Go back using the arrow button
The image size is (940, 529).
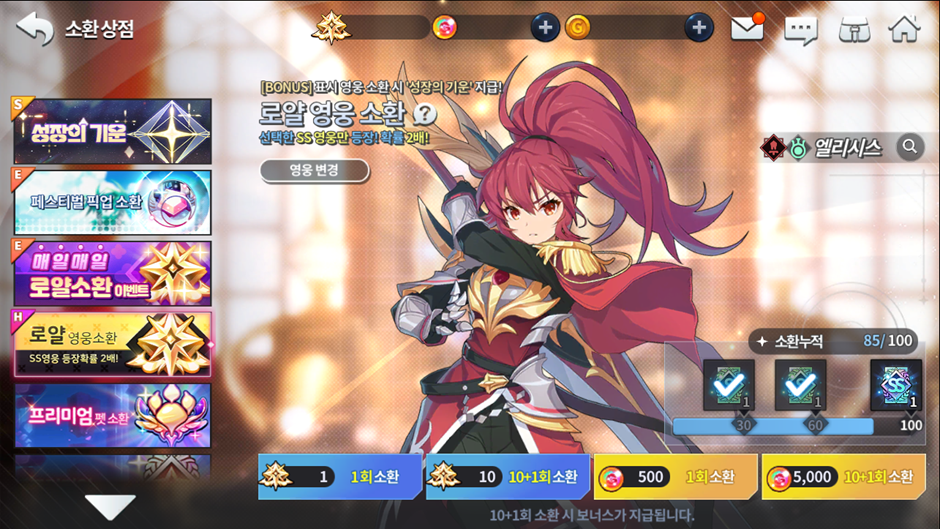[33, 27]
